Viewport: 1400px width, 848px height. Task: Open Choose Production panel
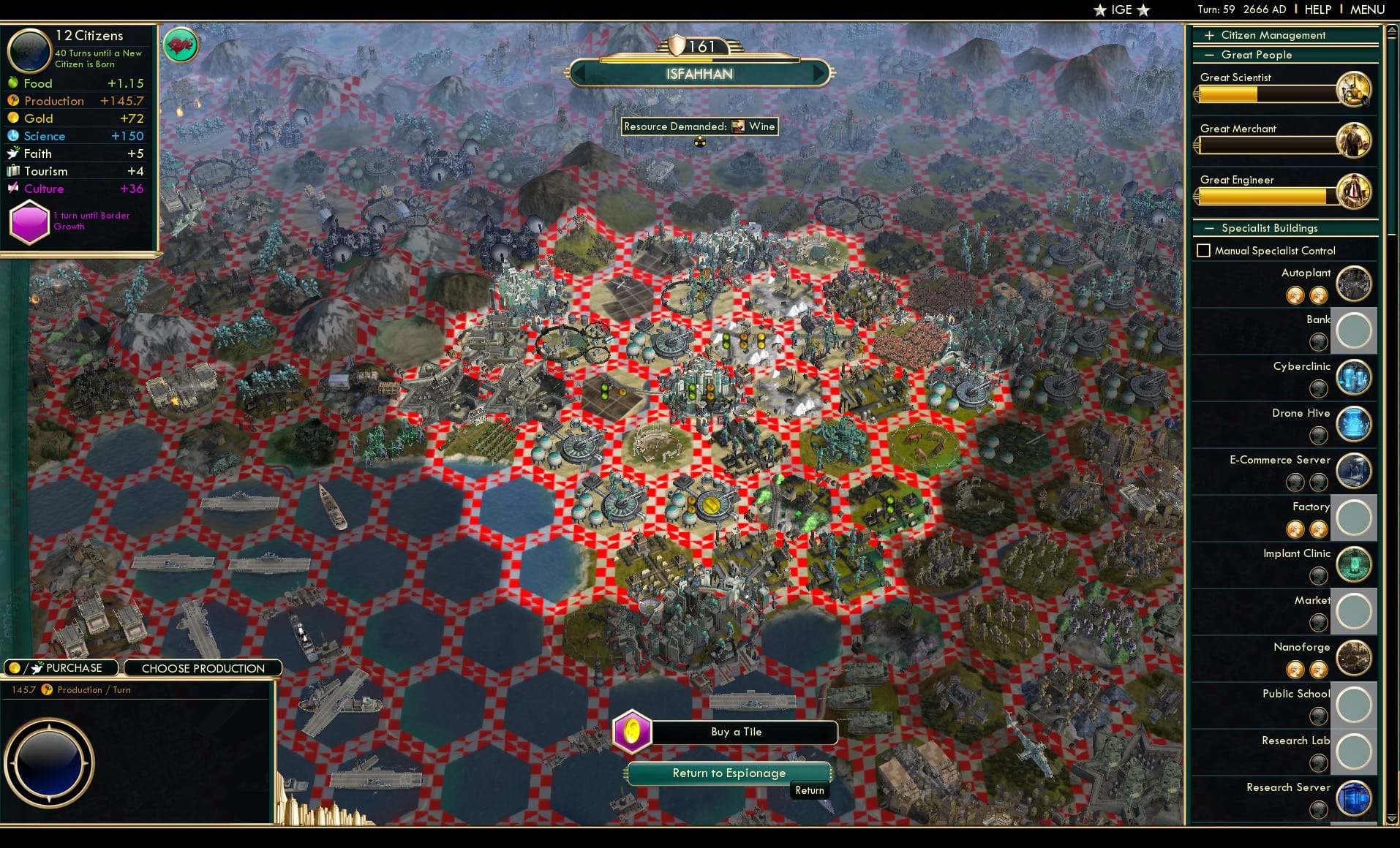coord(203,667)
